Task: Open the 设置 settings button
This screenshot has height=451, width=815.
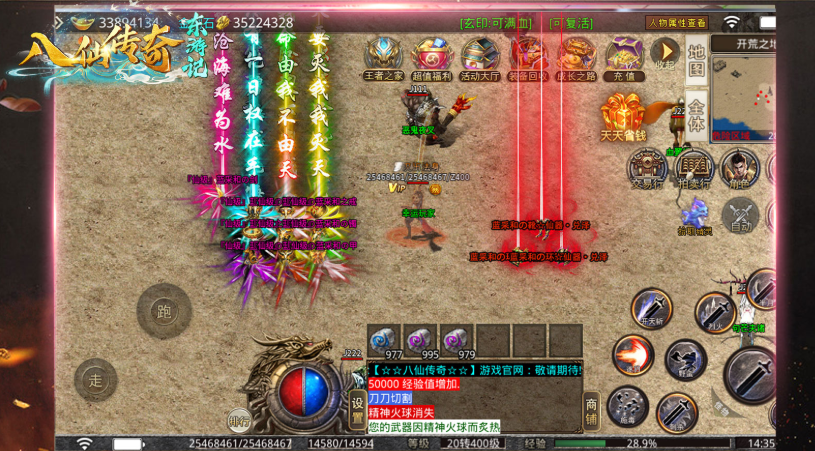Action: point(358,408)
